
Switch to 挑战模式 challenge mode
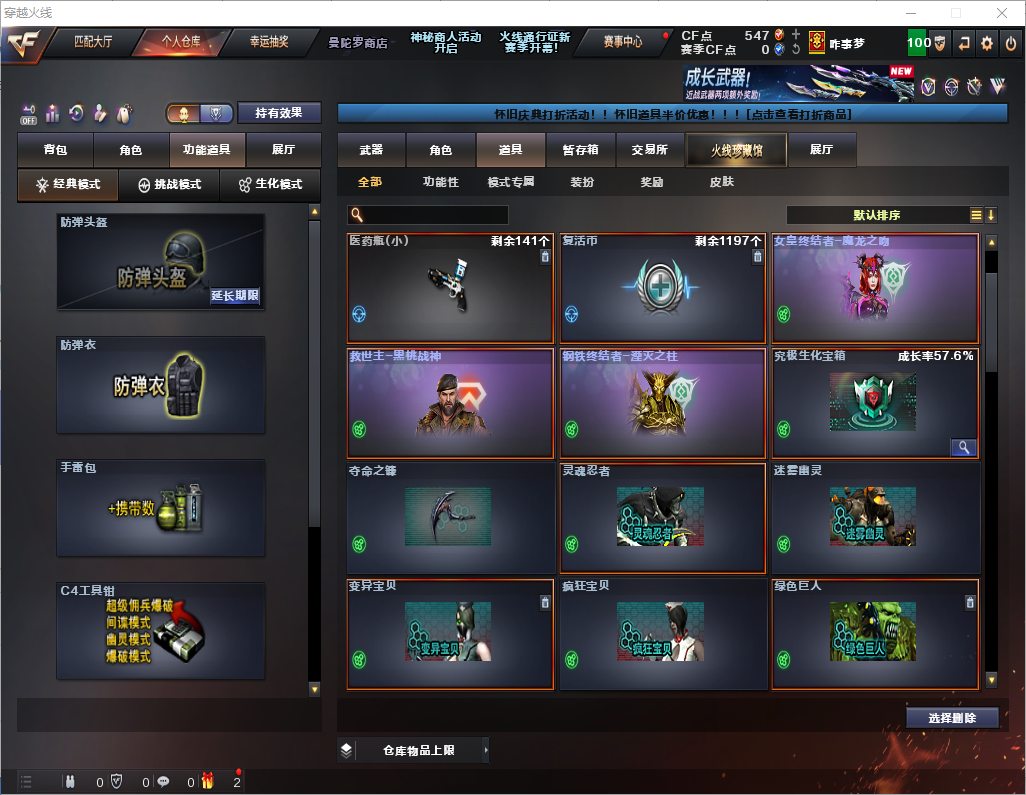click(169, 185)
